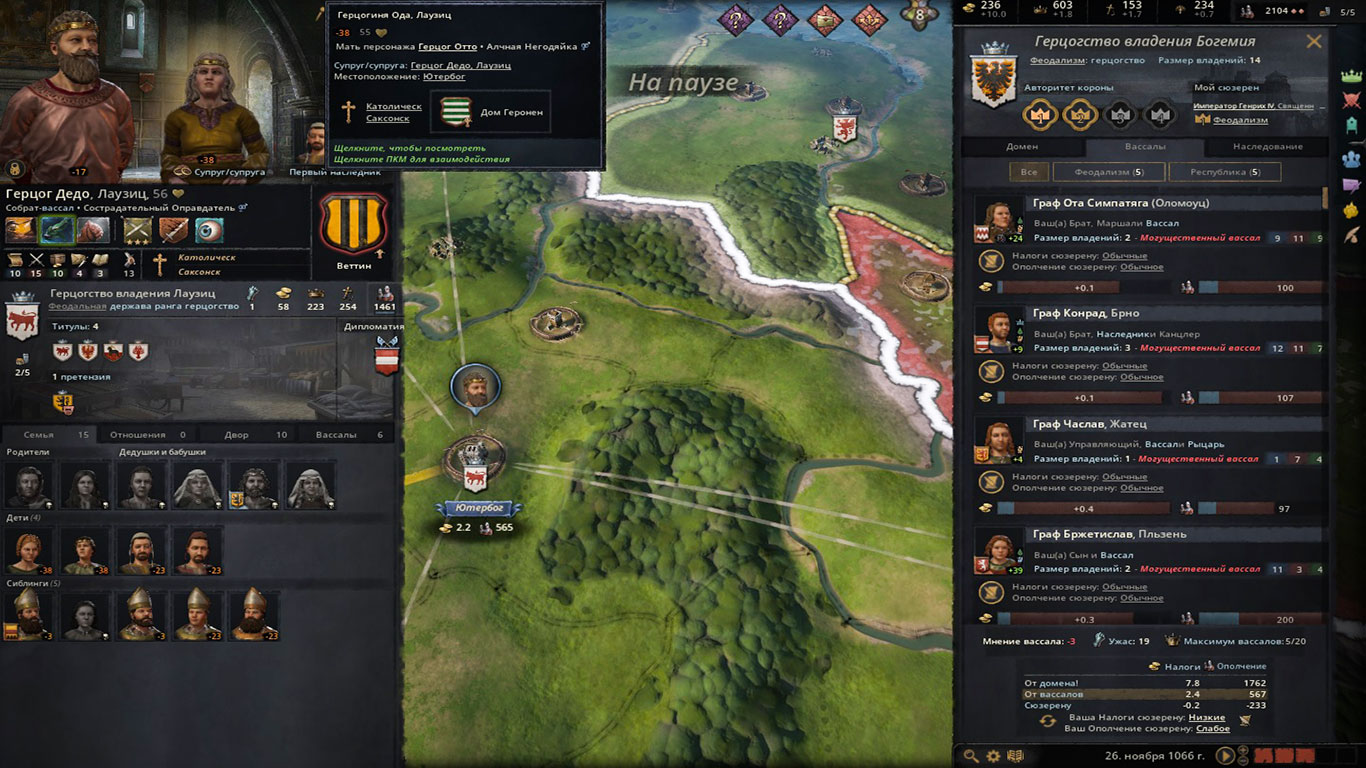Switch to the Домен tab
This screenshot has height=768, width=1366.
(x=1021, y=146)
